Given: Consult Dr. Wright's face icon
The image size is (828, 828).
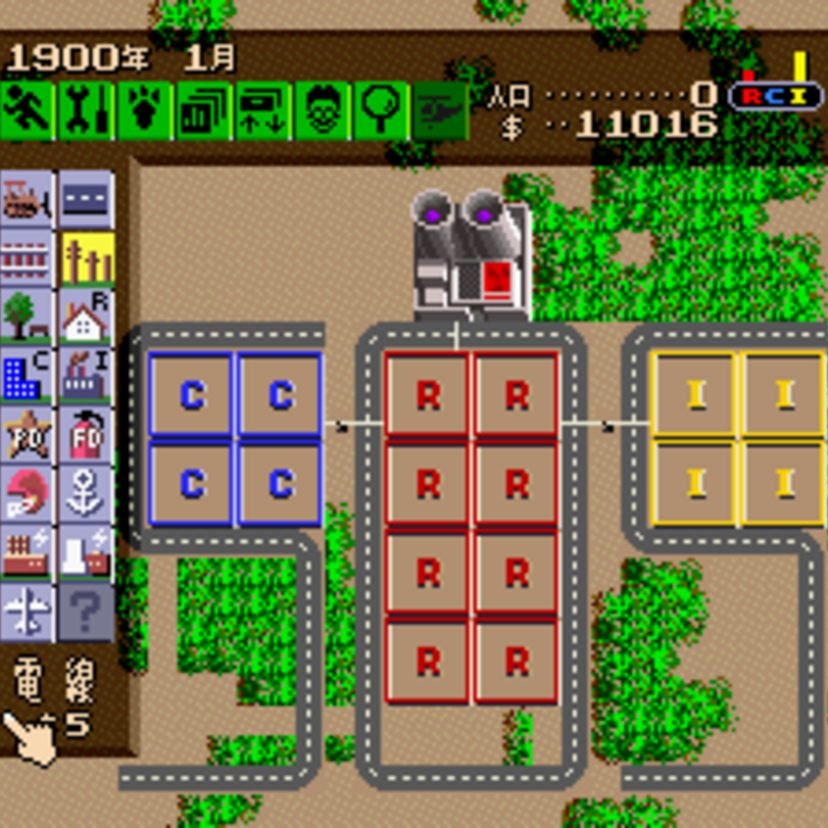Looking at the screenshot, I should point(322,110).
